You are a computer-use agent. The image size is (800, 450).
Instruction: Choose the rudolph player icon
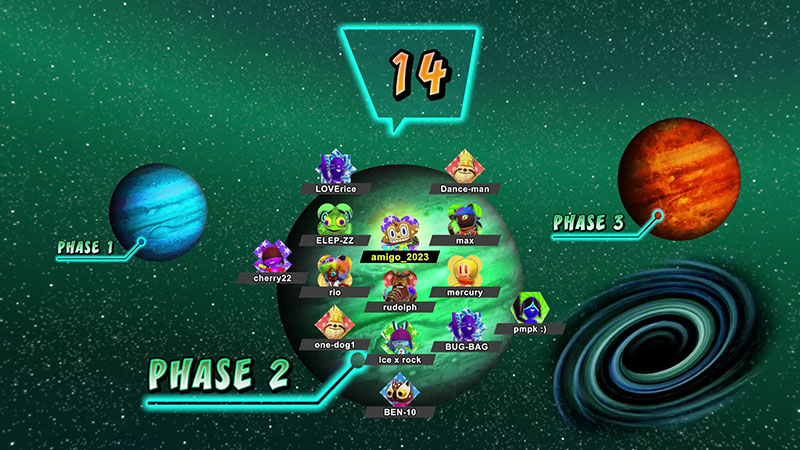399,288
